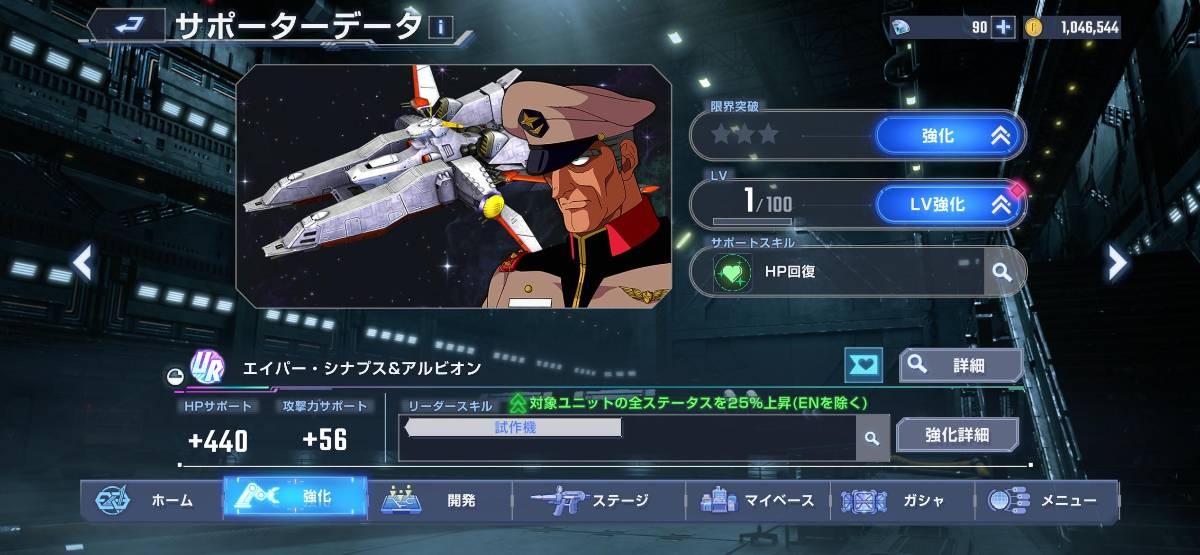
Task: Add diamonds with the plus button
Action: [x=1003, y=27]
